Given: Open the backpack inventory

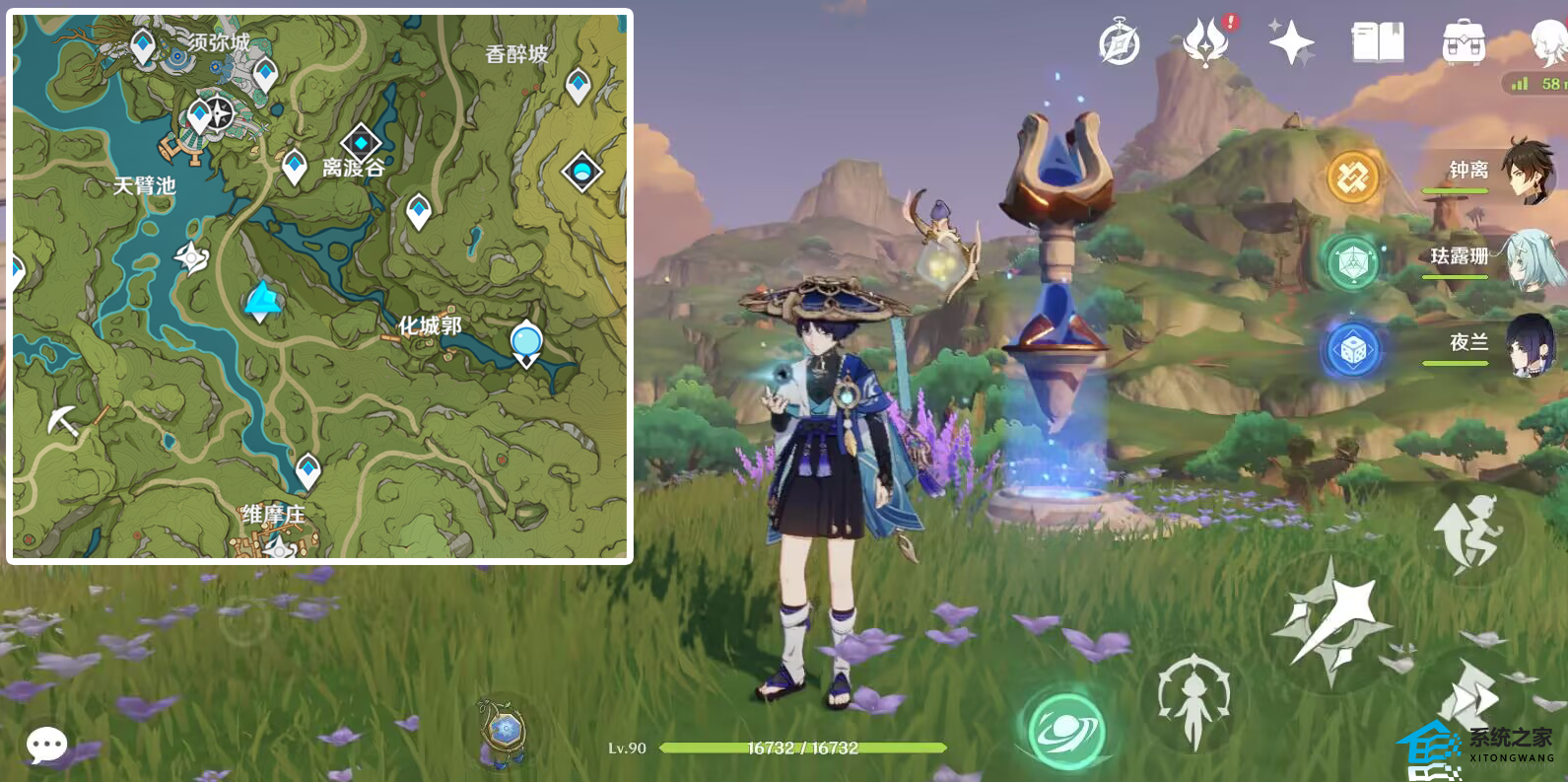Looking at the screenshot, I should point(1463,43).
